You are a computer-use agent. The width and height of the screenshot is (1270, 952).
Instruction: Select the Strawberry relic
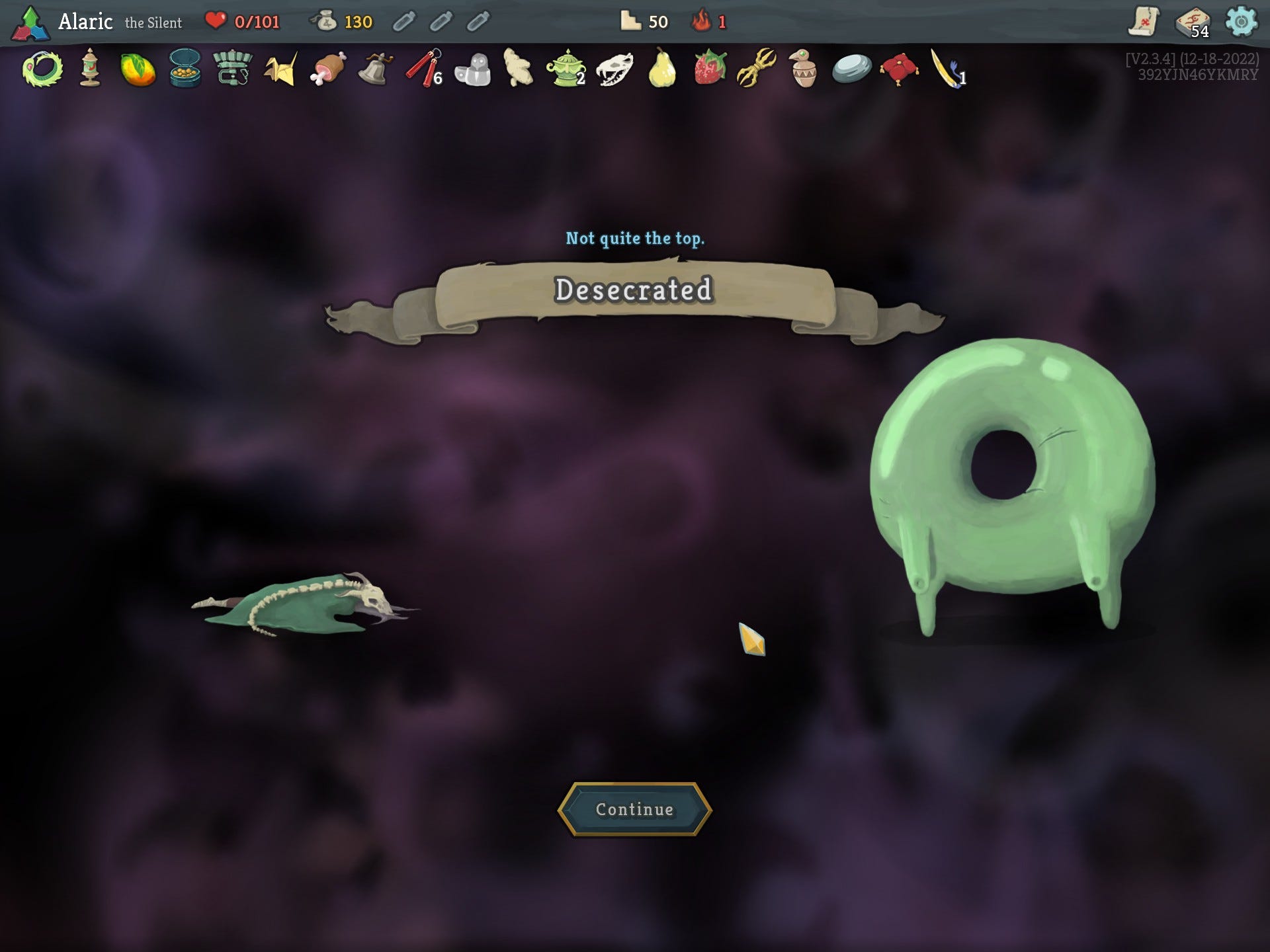tap(709, 69)
